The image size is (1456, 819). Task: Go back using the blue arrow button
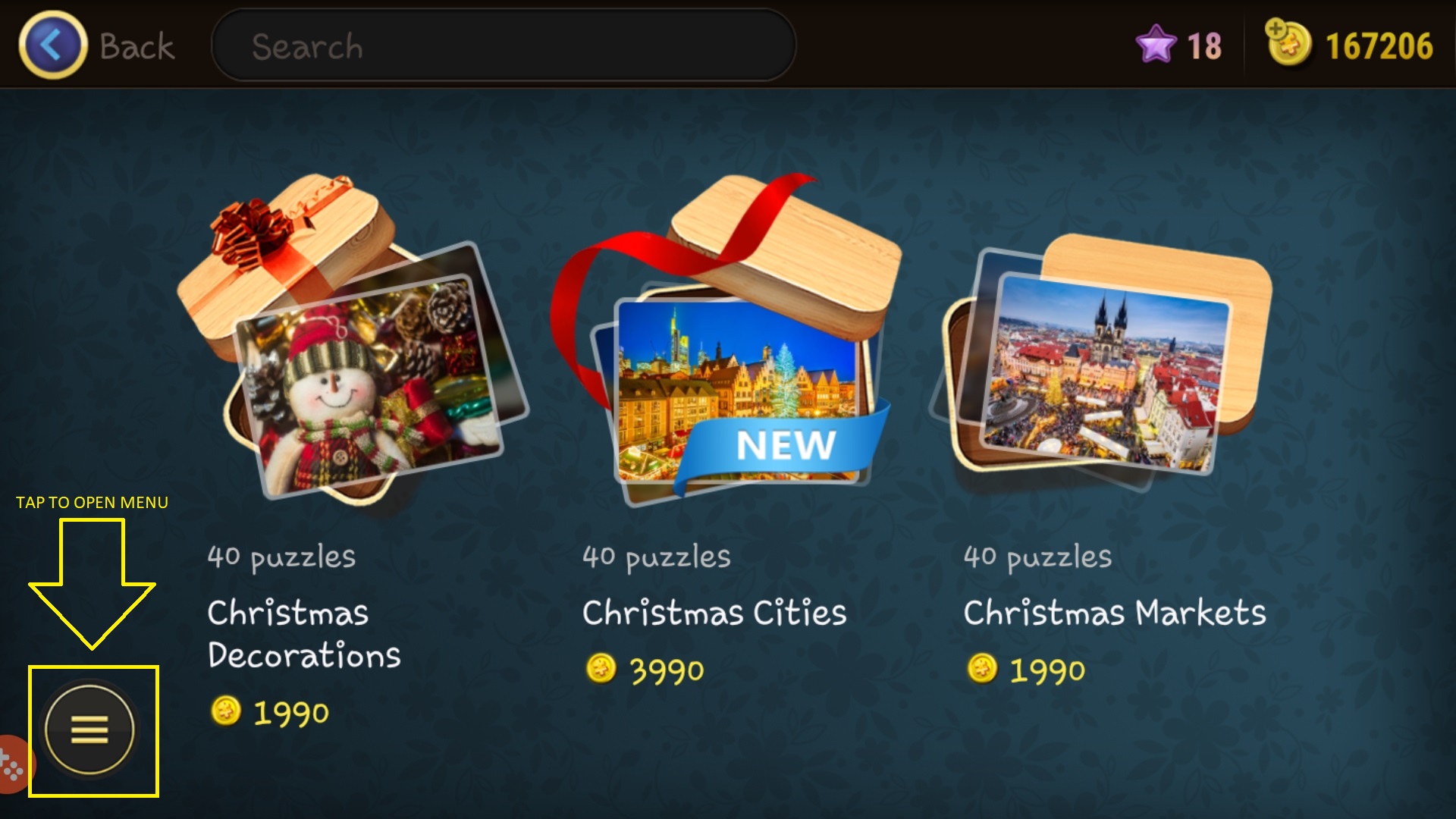pyautogui.click(x=52, y=45)
